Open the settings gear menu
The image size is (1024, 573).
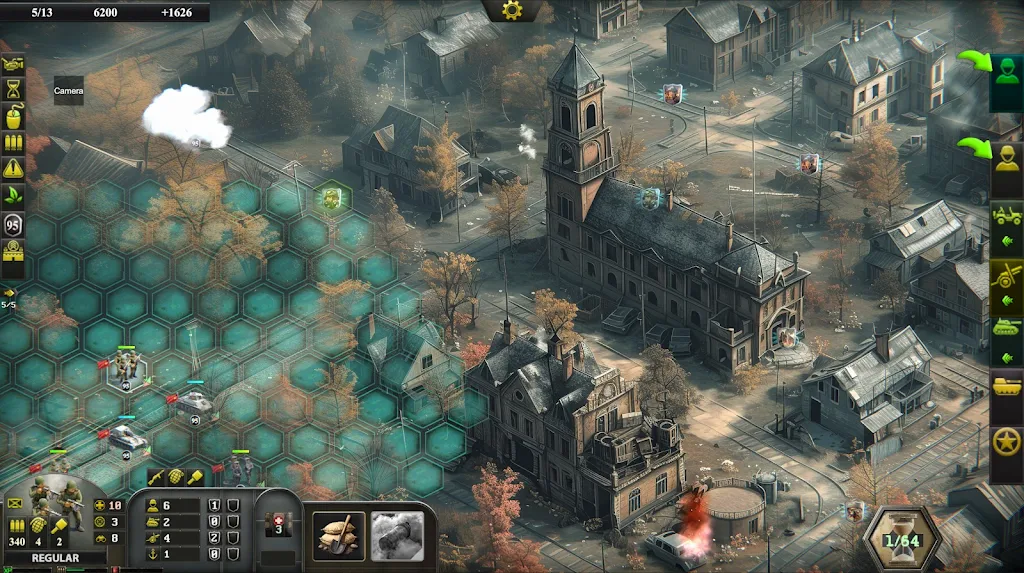pyautogui.click(x=512, y=10)
